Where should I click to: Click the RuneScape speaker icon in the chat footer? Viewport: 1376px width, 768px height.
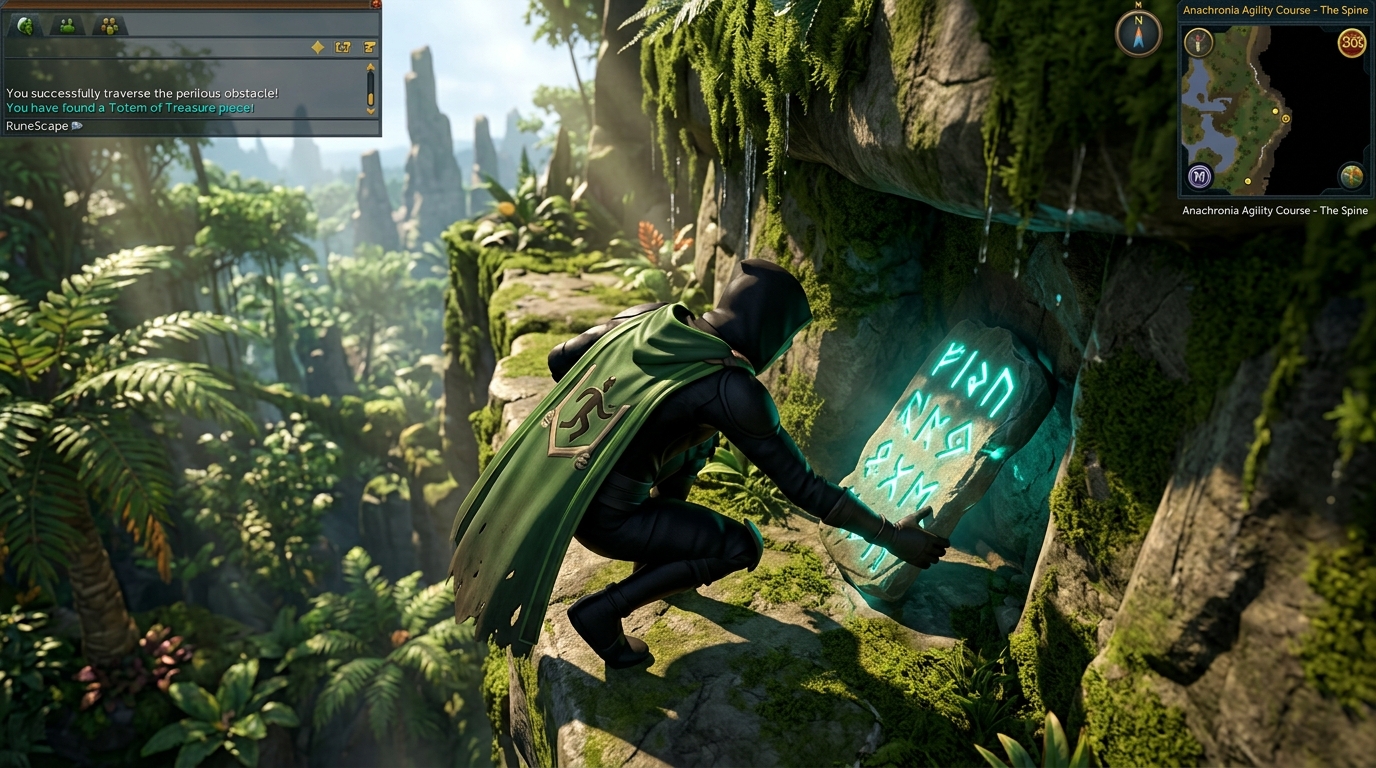[76, 126]
